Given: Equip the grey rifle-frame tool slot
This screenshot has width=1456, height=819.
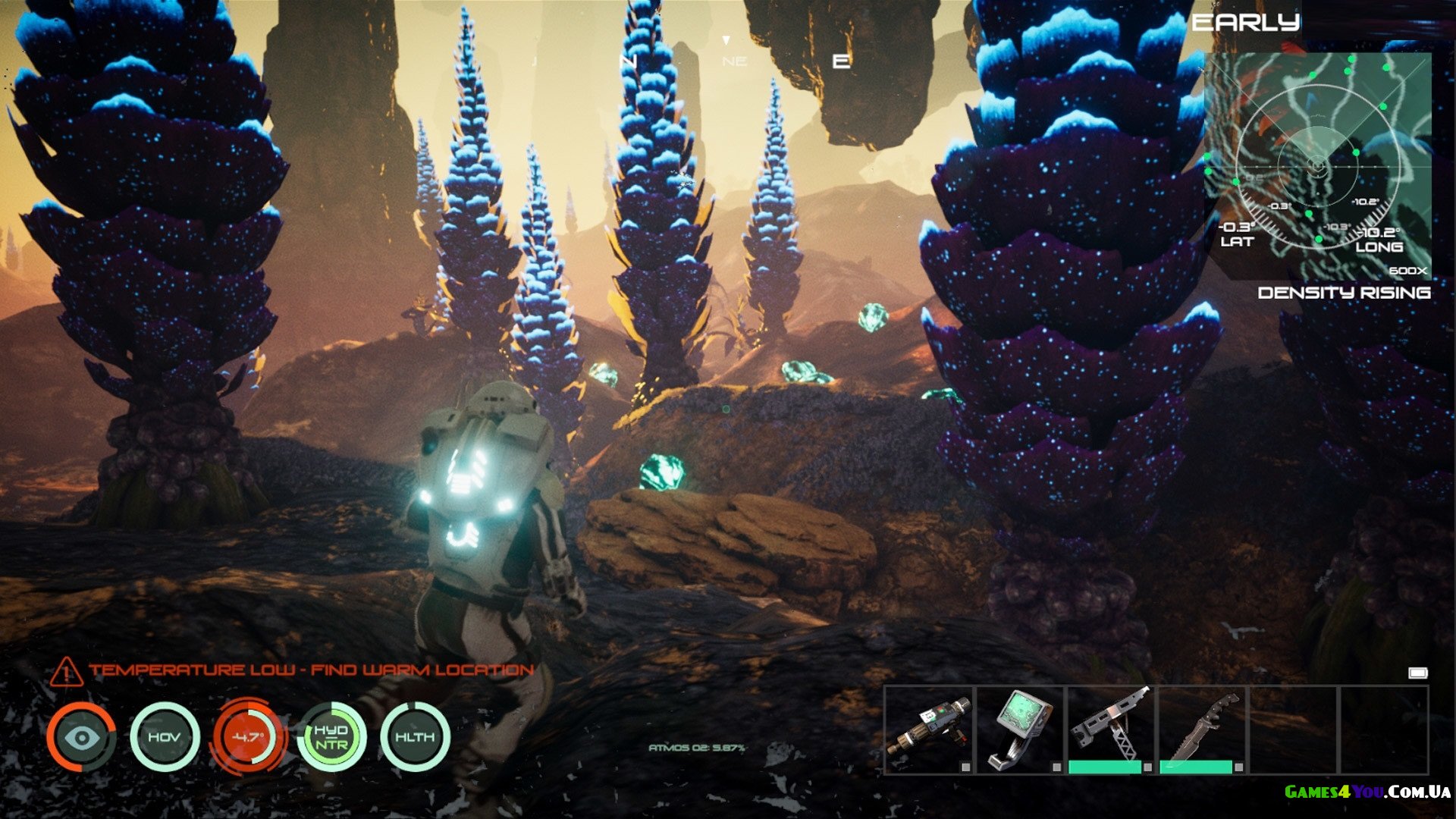Looking at the screenshot, I should [1110, 730].
